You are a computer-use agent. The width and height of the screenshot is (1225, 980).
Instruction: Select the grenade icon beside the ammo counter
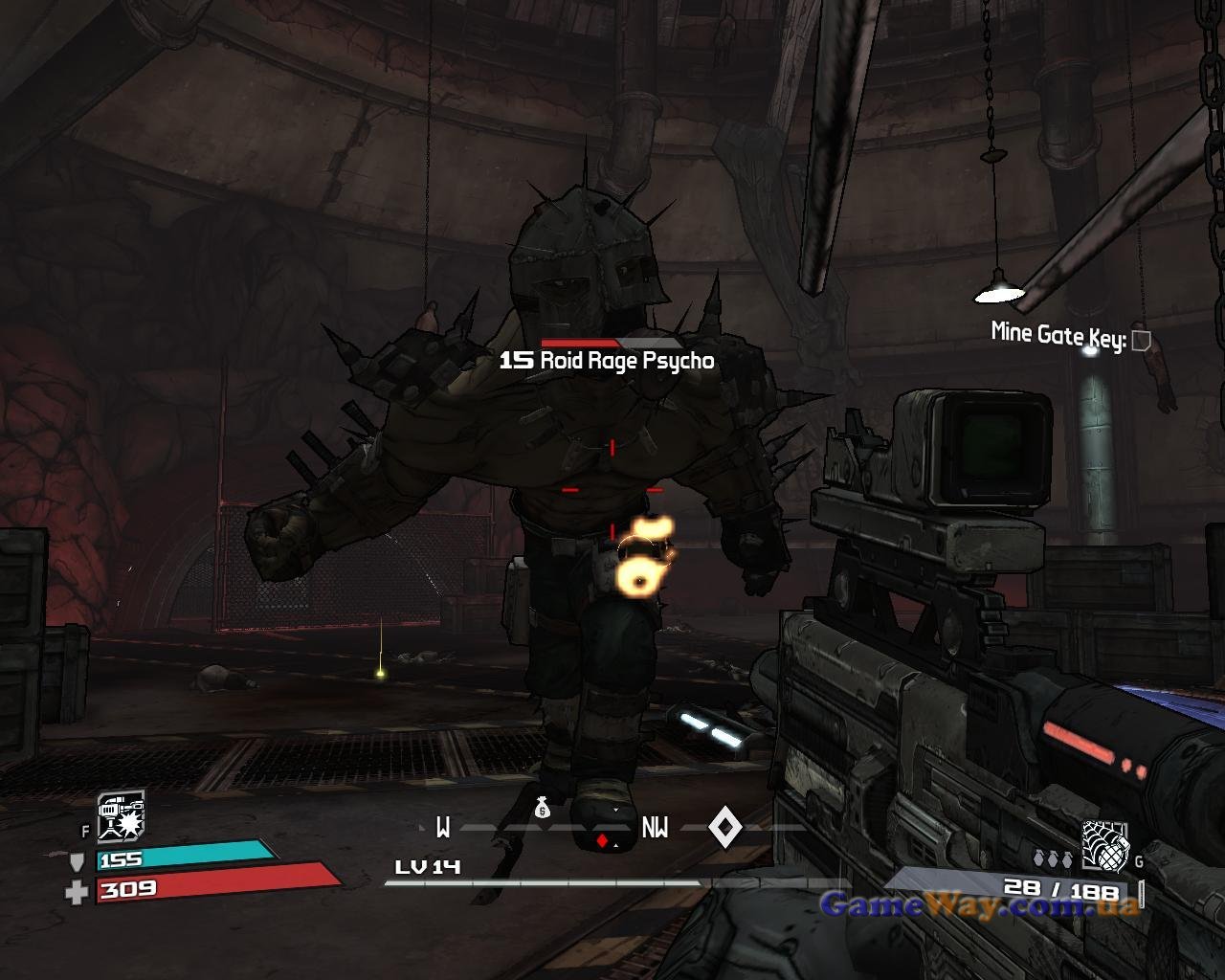click(1104, 846)
